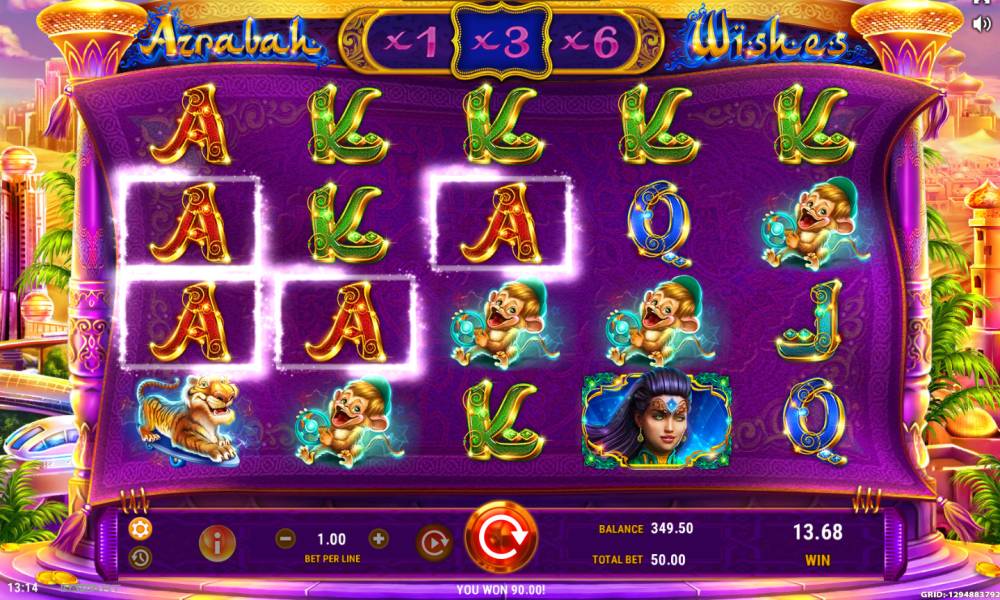Open the paytable info screen
This screenshot has height=600, width=1000.
click(216, 541)
